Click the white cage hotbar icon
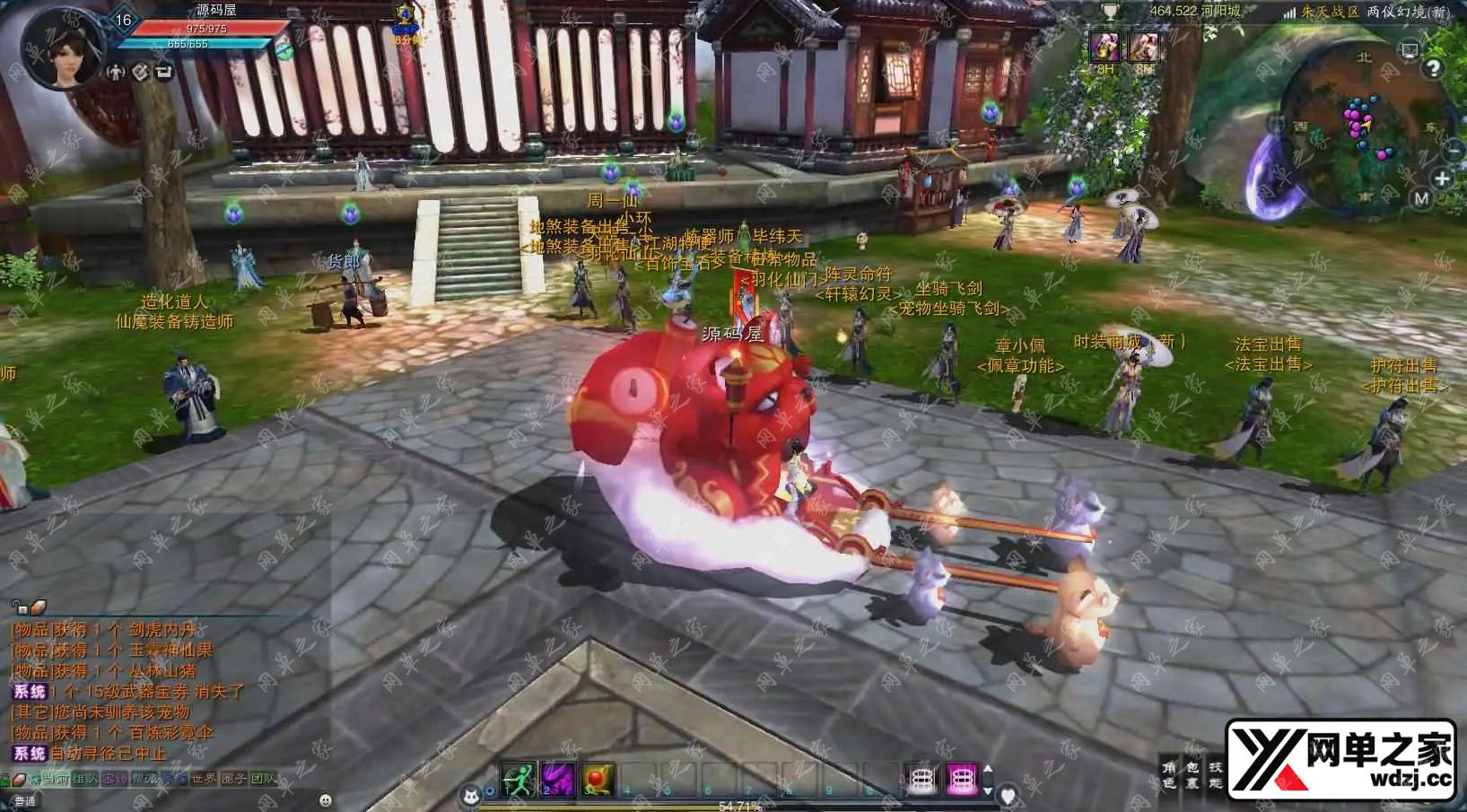Screen dimensions: 1467x812 [x=922, y=779]
